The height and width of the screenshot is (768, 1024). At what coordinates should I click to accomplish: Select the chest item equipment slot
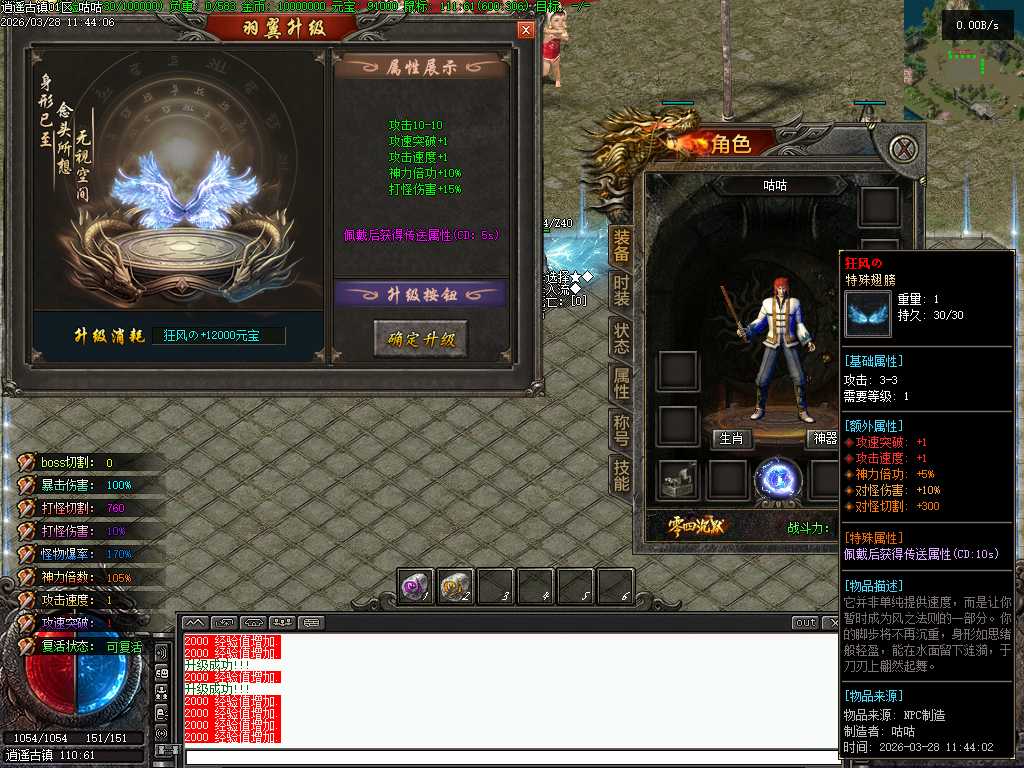(x=679, y=481)
